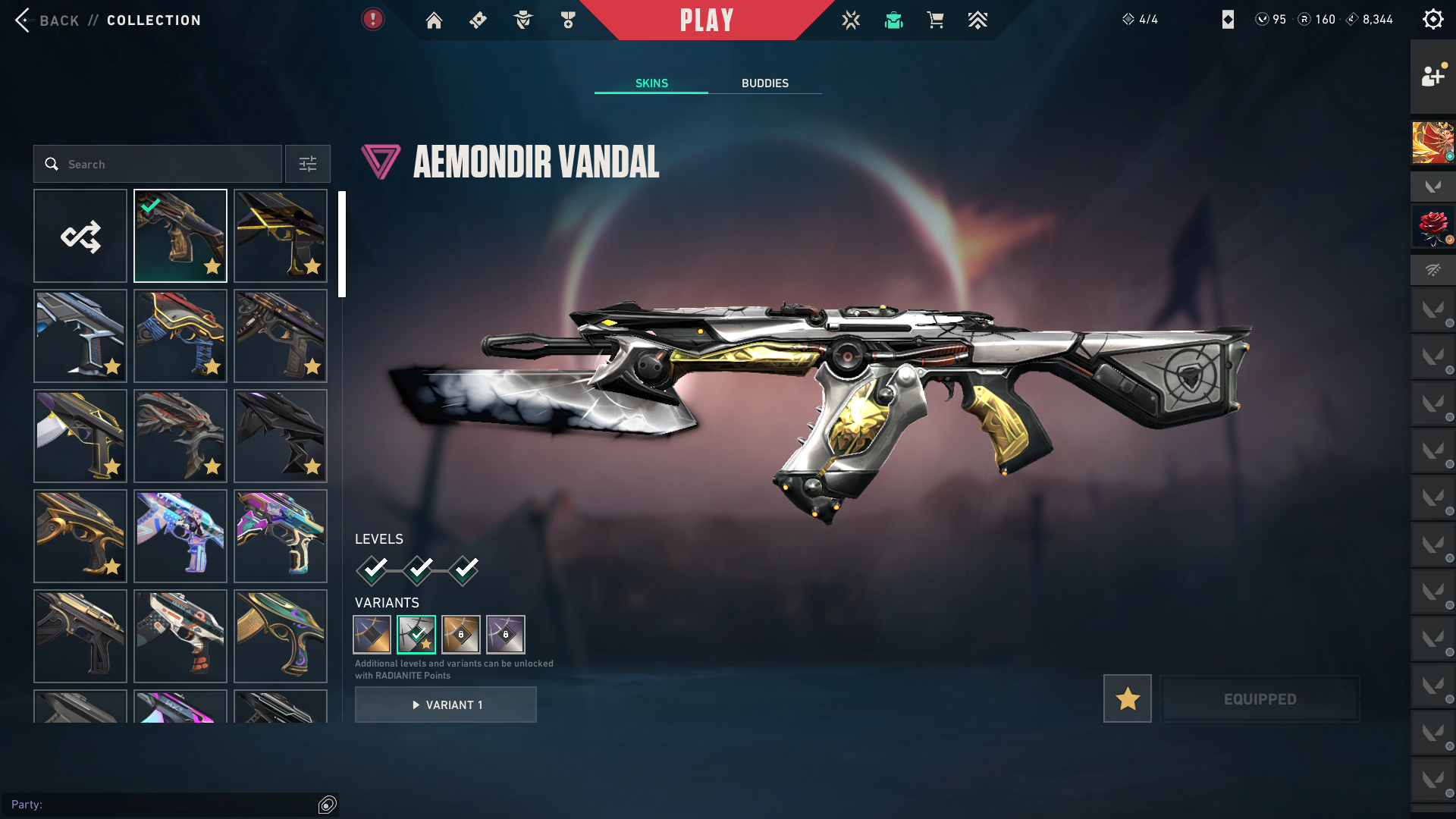1456x819 pixels.
Task: Select the third level checkmark
Action: [x=464, y=570]
